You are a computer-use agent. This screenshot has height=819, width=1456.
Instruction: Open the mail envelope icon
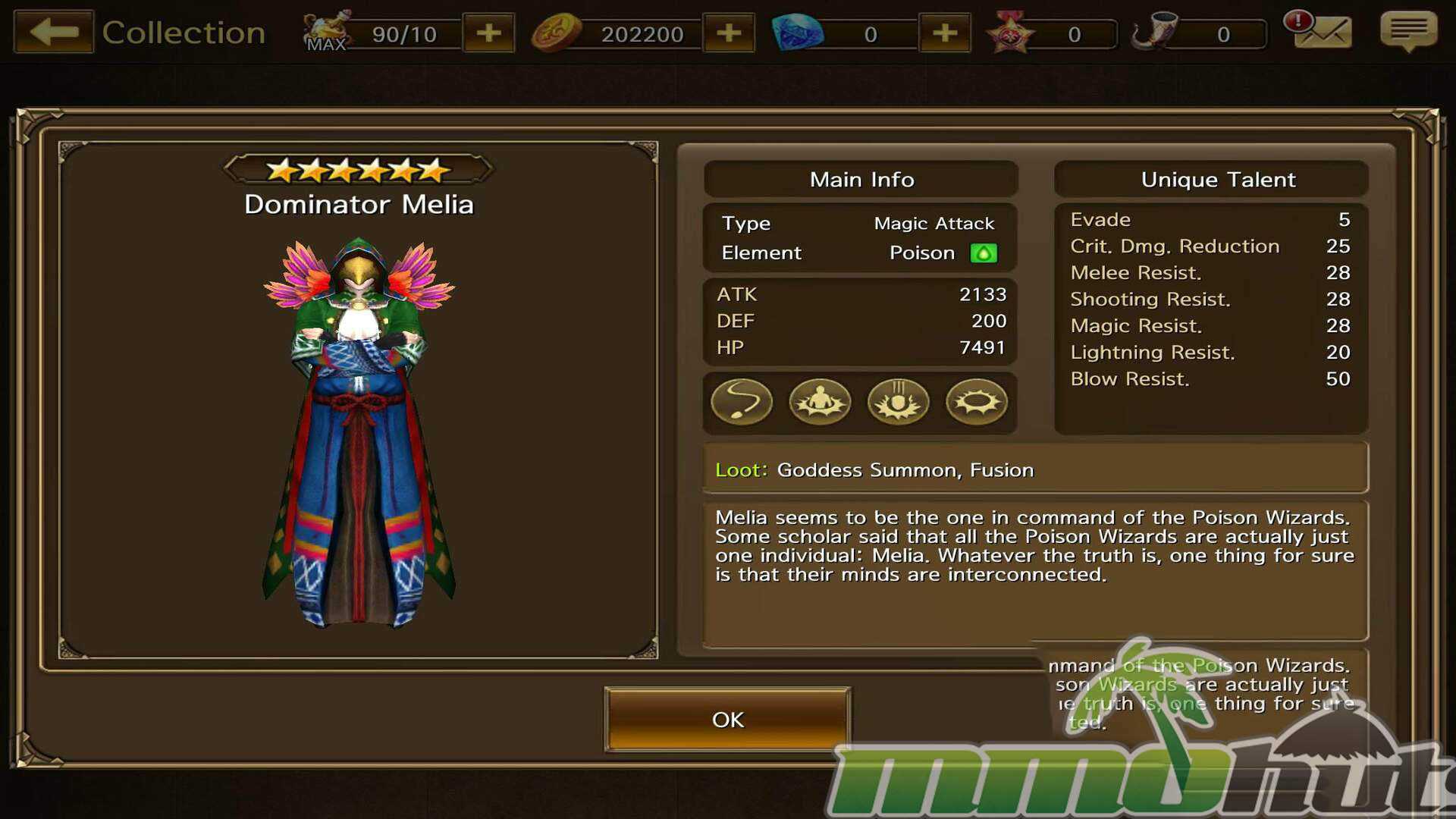pos(1321,32)
